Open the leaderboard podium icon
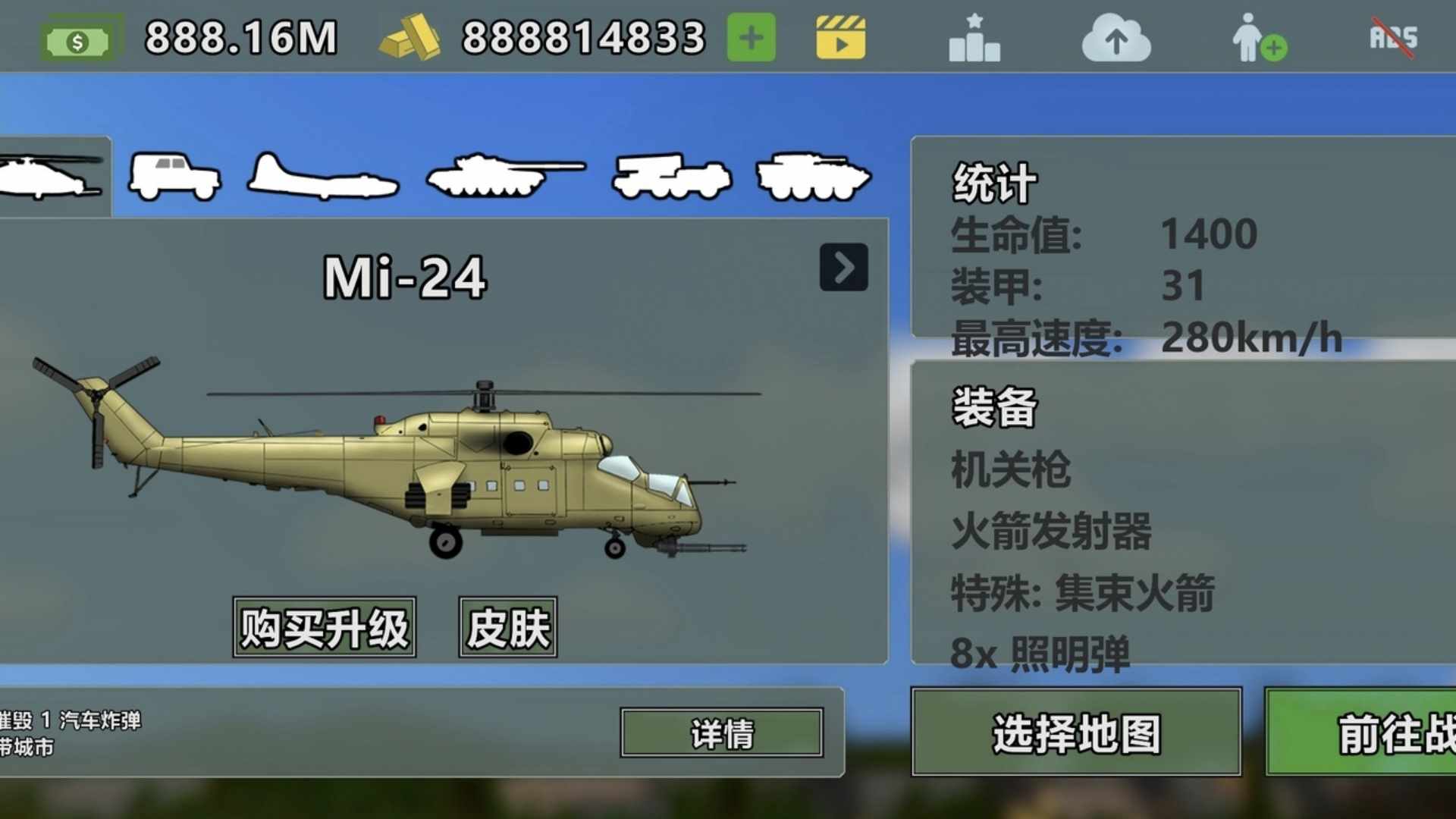 click(x=974, y=39)
